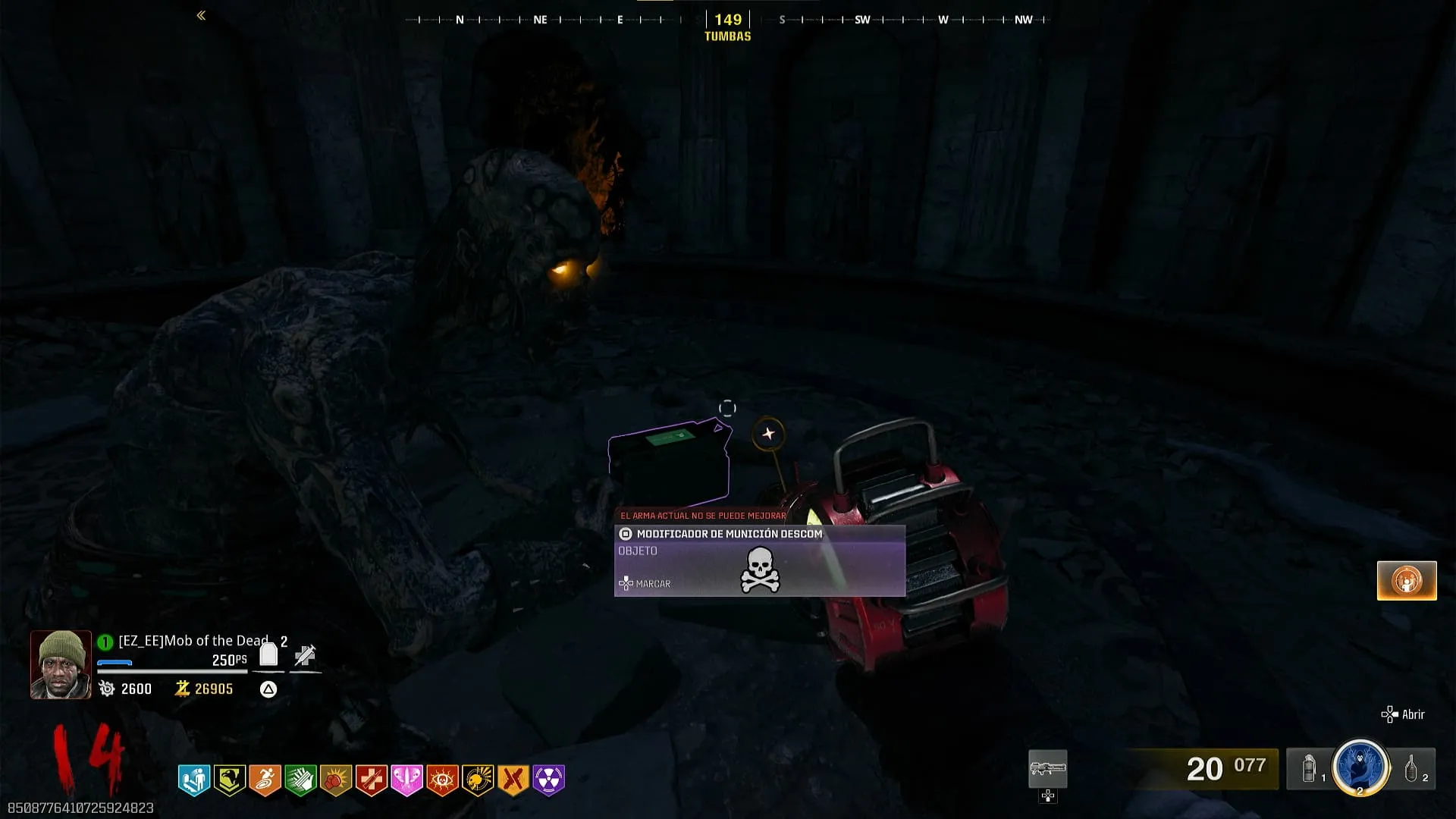Select the skull eye perk icon
Viewport: 1456px width, 819px height.
[442, 780]
